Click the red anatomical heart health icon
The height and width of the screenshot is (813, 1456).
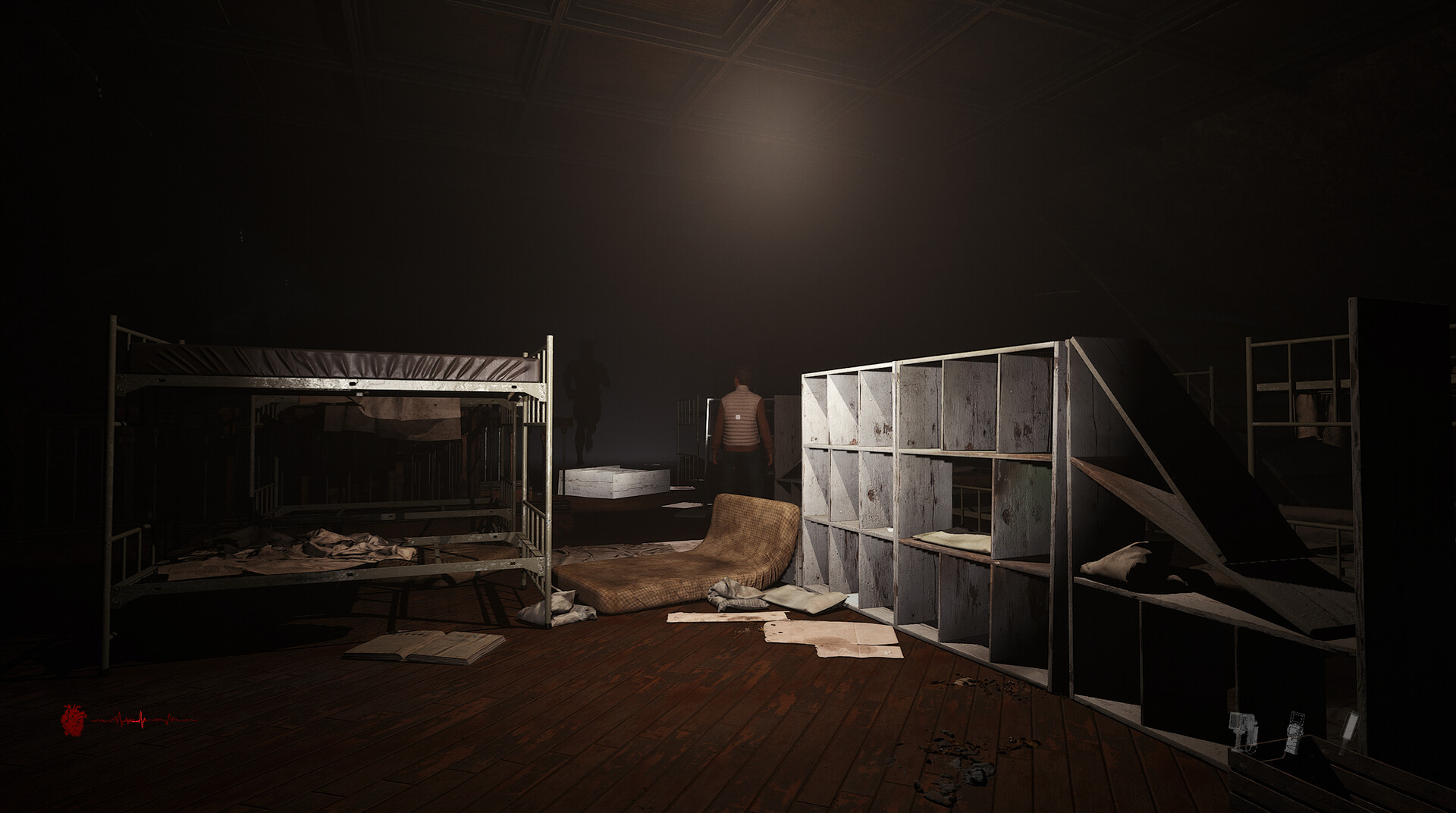tap(72, 720)
